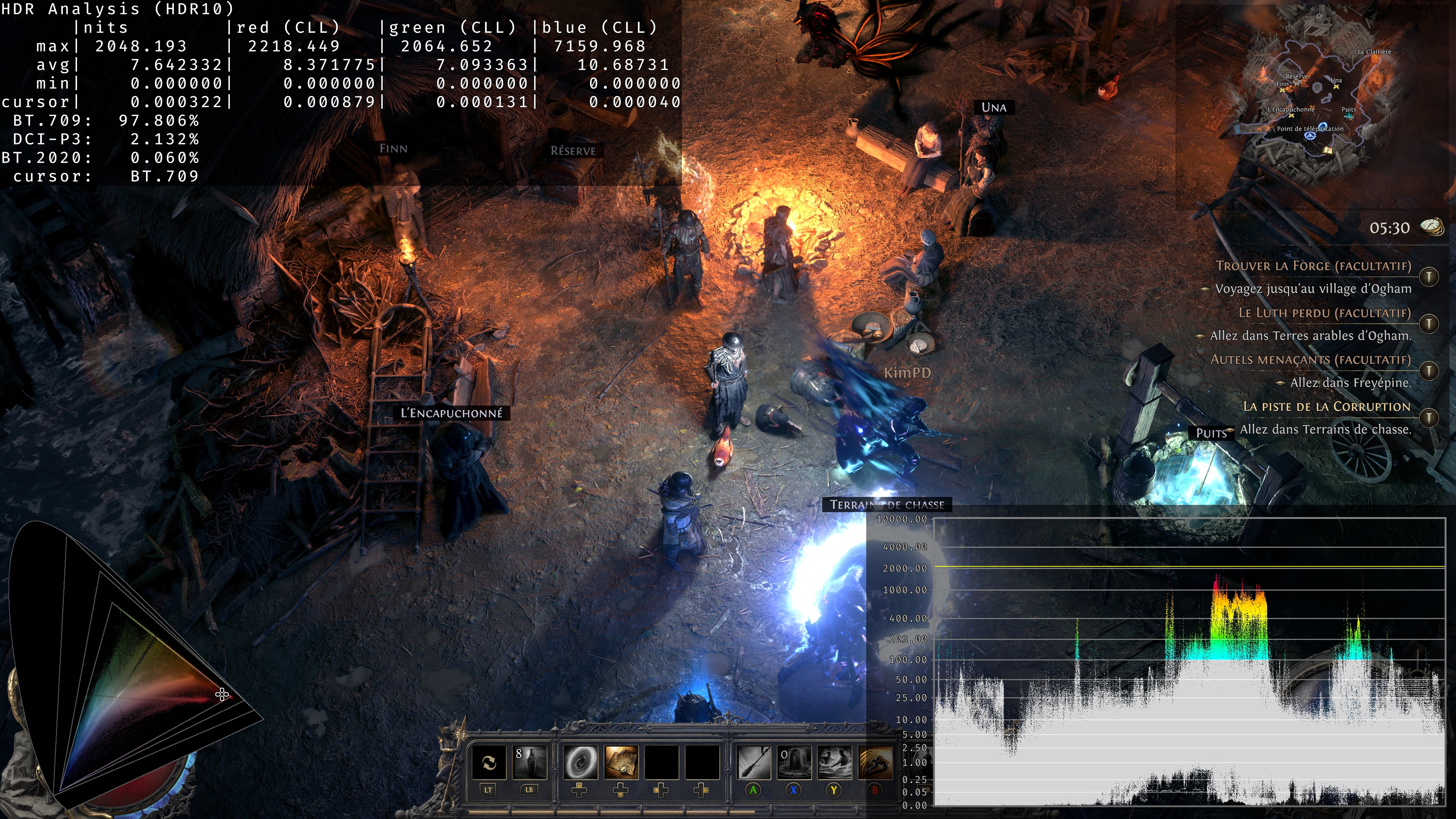Trigger the orange dodge roll skill
Screen dimensions: 1456x819
coord(875,762)
